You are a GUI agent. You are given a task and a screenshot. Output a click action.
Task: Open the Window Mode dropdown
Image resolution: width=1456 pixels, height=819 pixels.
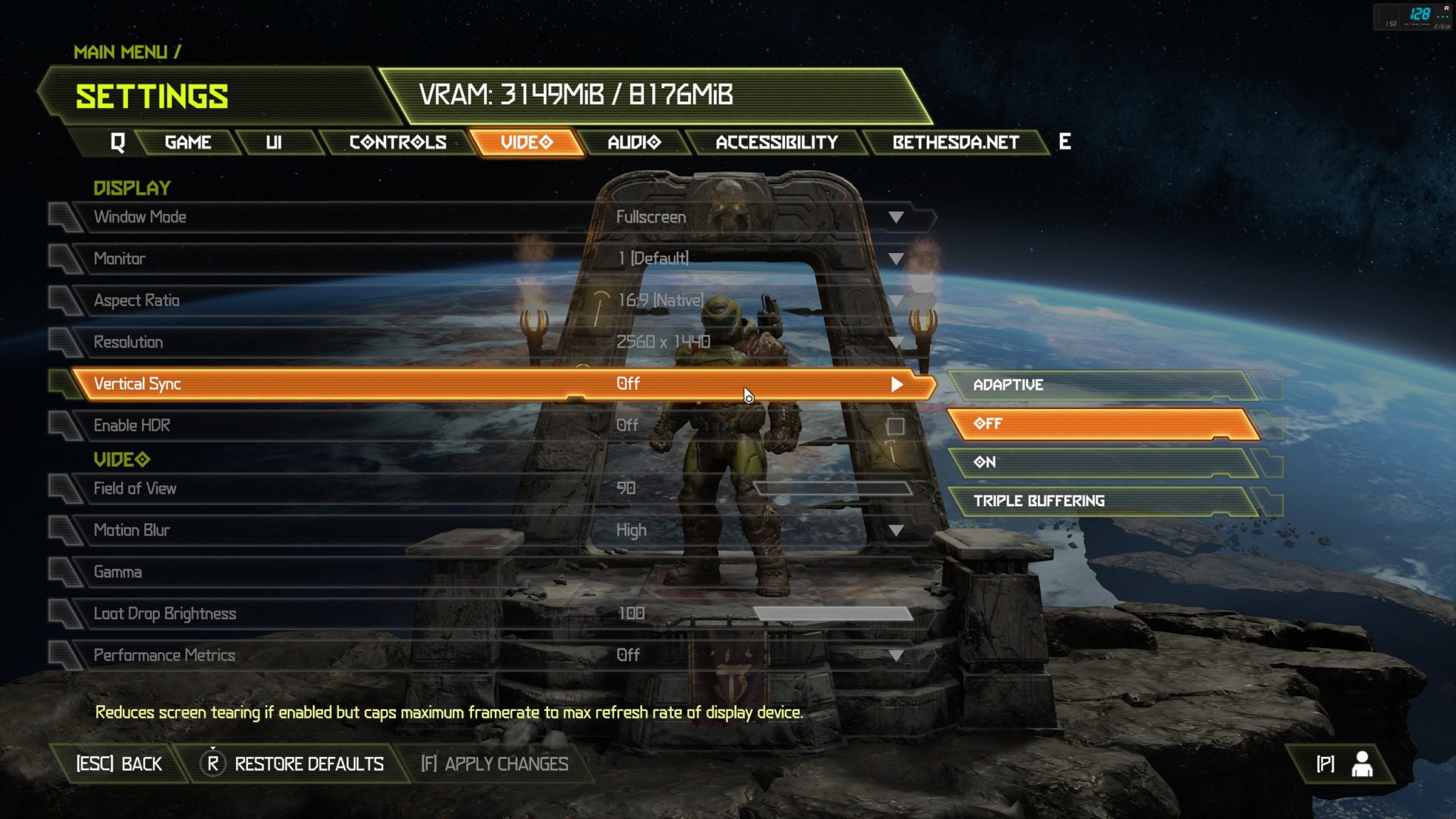[x=896, y=217]
